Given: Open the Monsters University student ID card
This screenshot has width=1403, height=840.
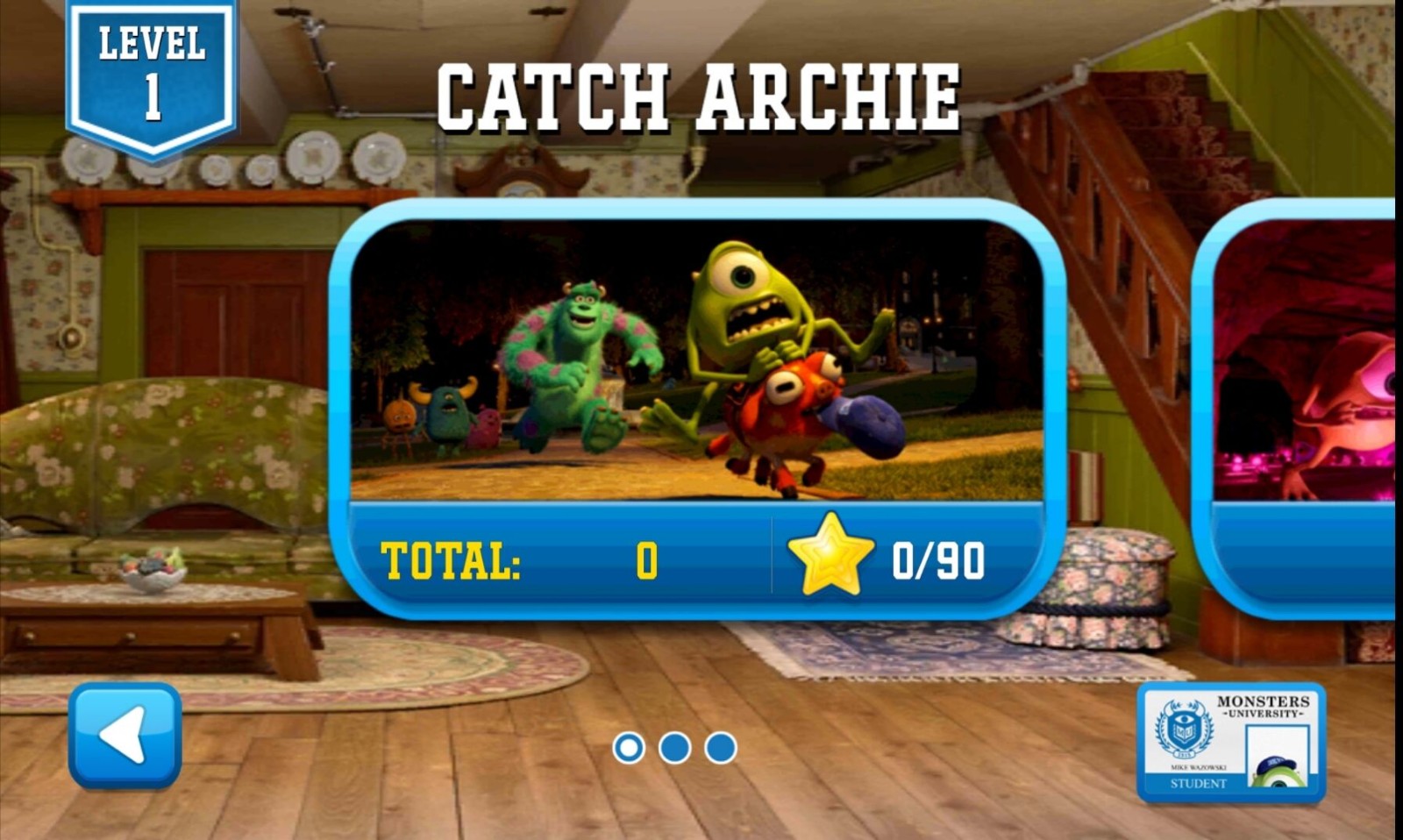Looking at the screenshot, I should click(1231, 743).
